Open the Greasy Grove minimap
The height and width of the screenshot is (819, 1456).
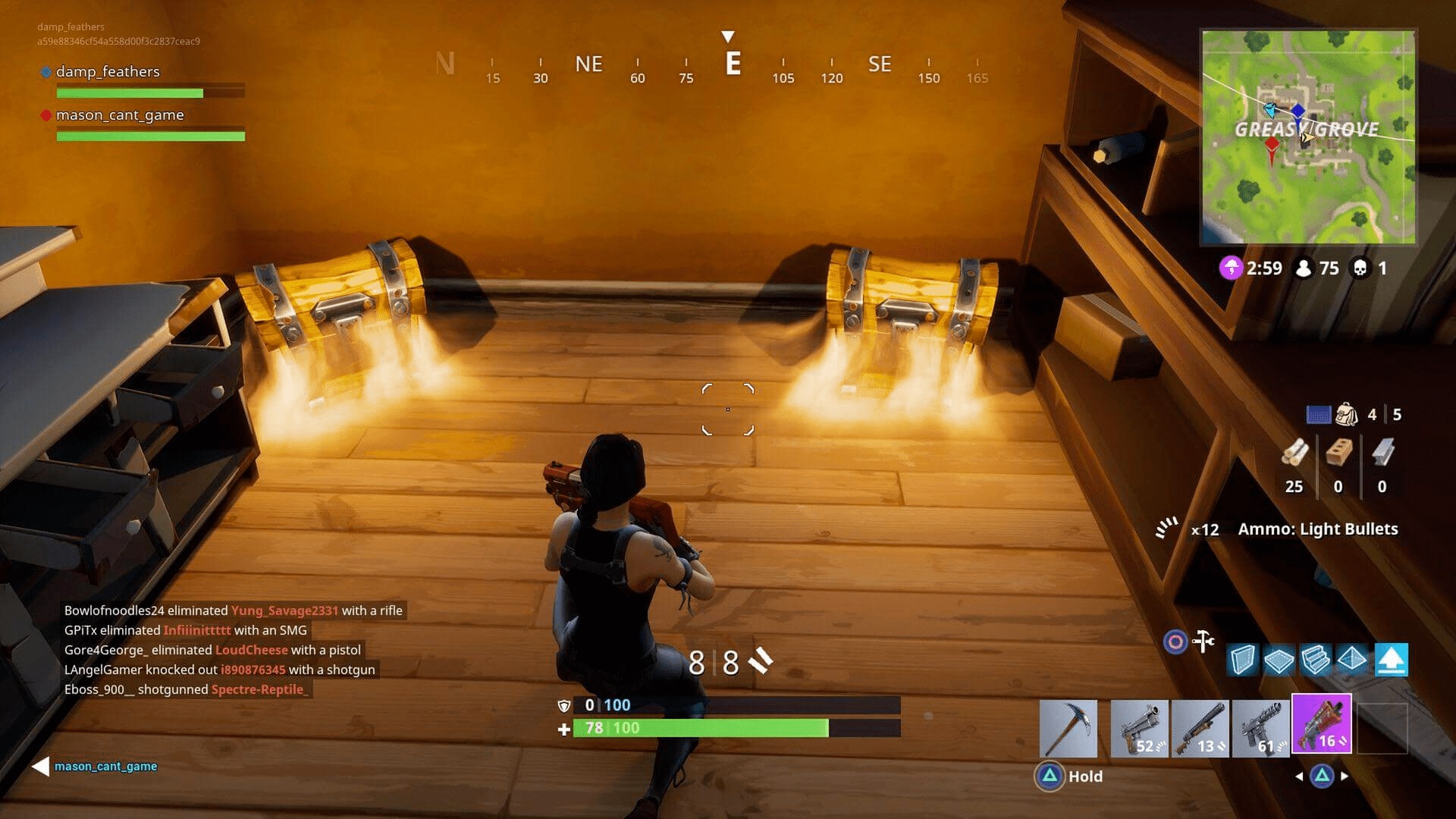[1308, 136]
